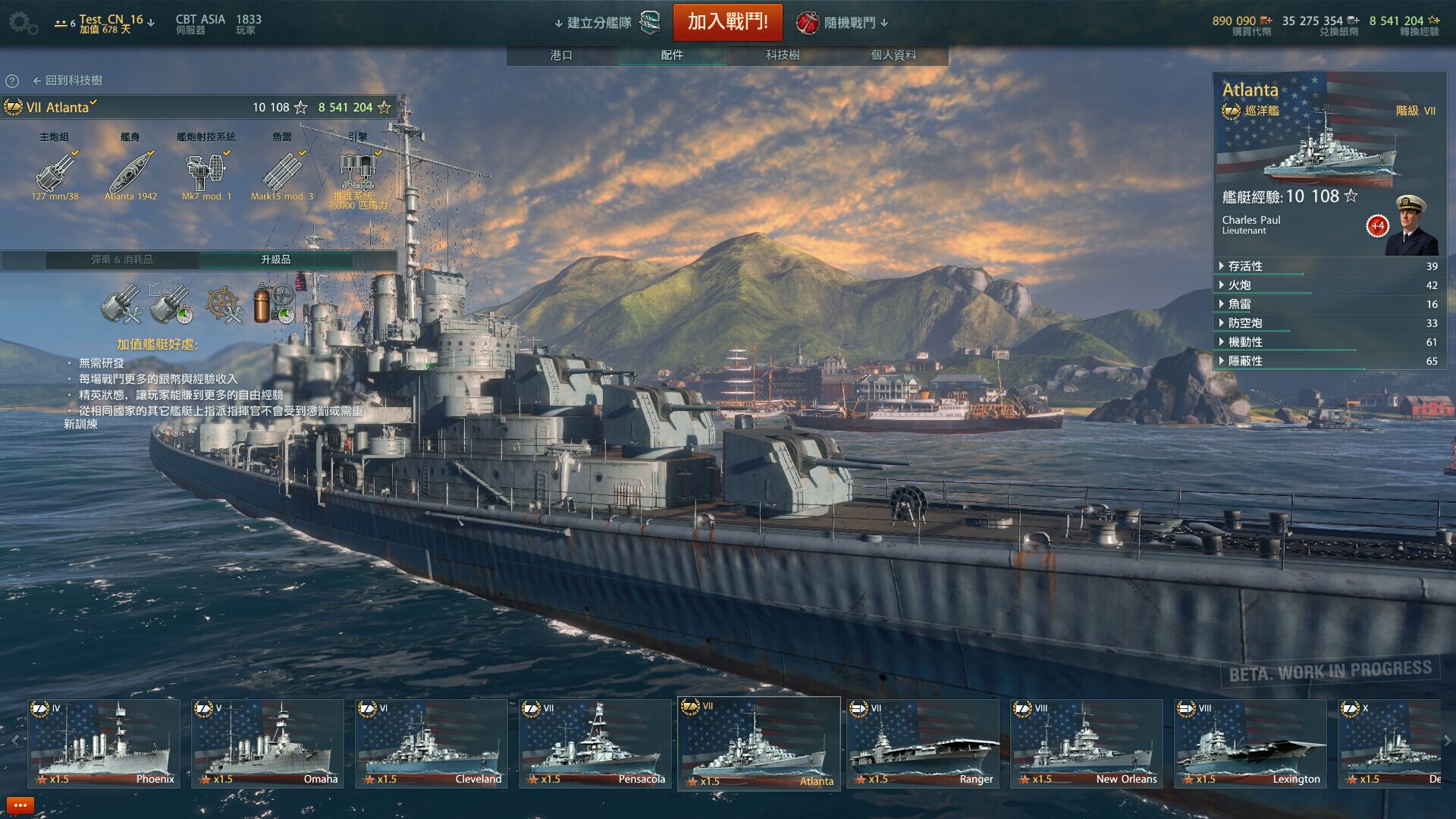Select the Mark15 mod. 3 torpedo module
This screenshot has height=819, width=1456.
tap(281, 174)
